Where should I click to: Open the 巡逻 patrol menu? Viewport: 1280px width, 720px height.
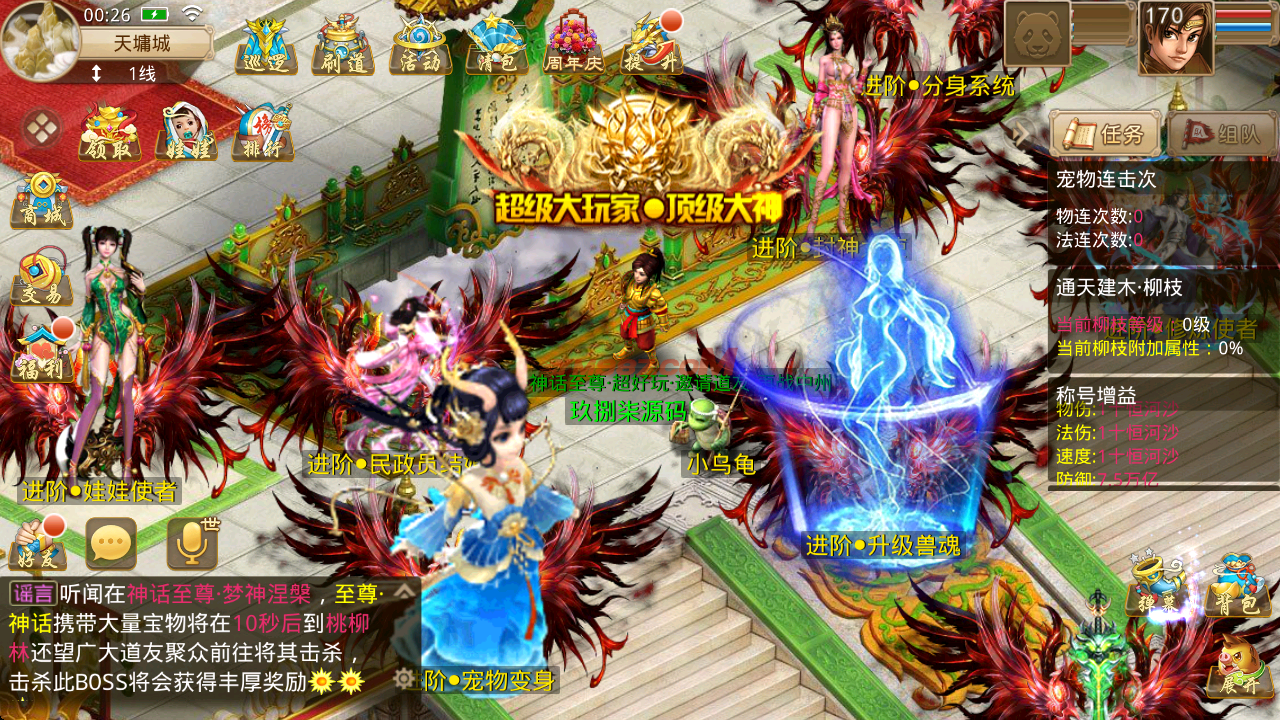point(266,46)
